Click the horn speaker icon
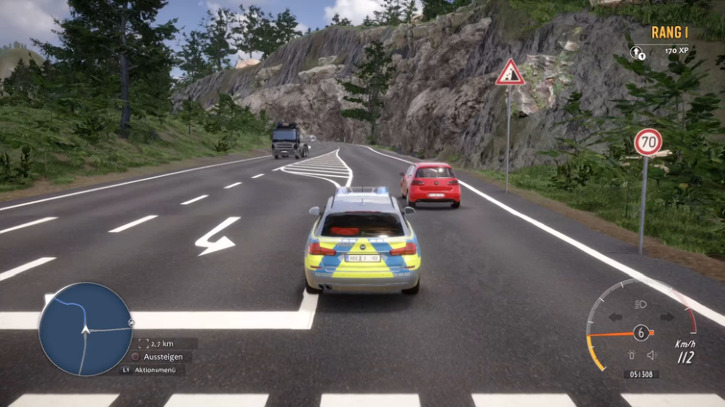Screen dimensions: 725x407 [651, 355]
